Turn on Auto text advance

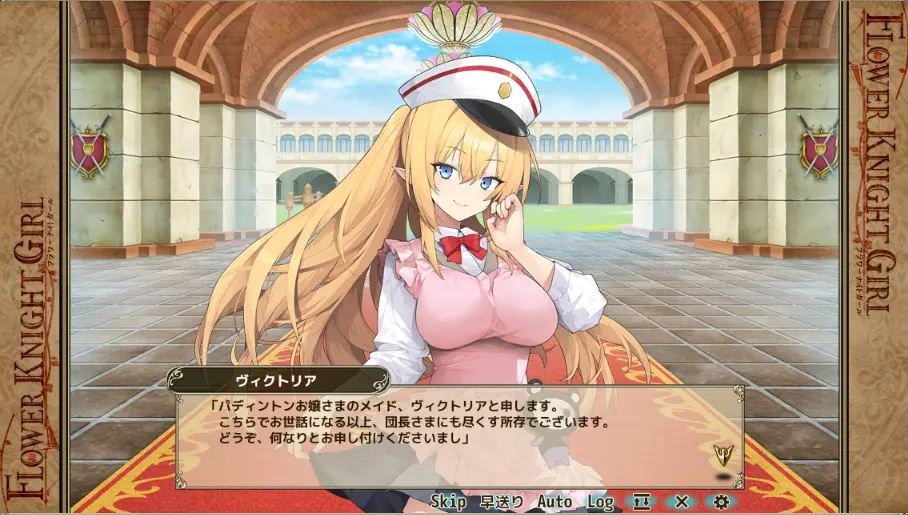click(555, 501)
